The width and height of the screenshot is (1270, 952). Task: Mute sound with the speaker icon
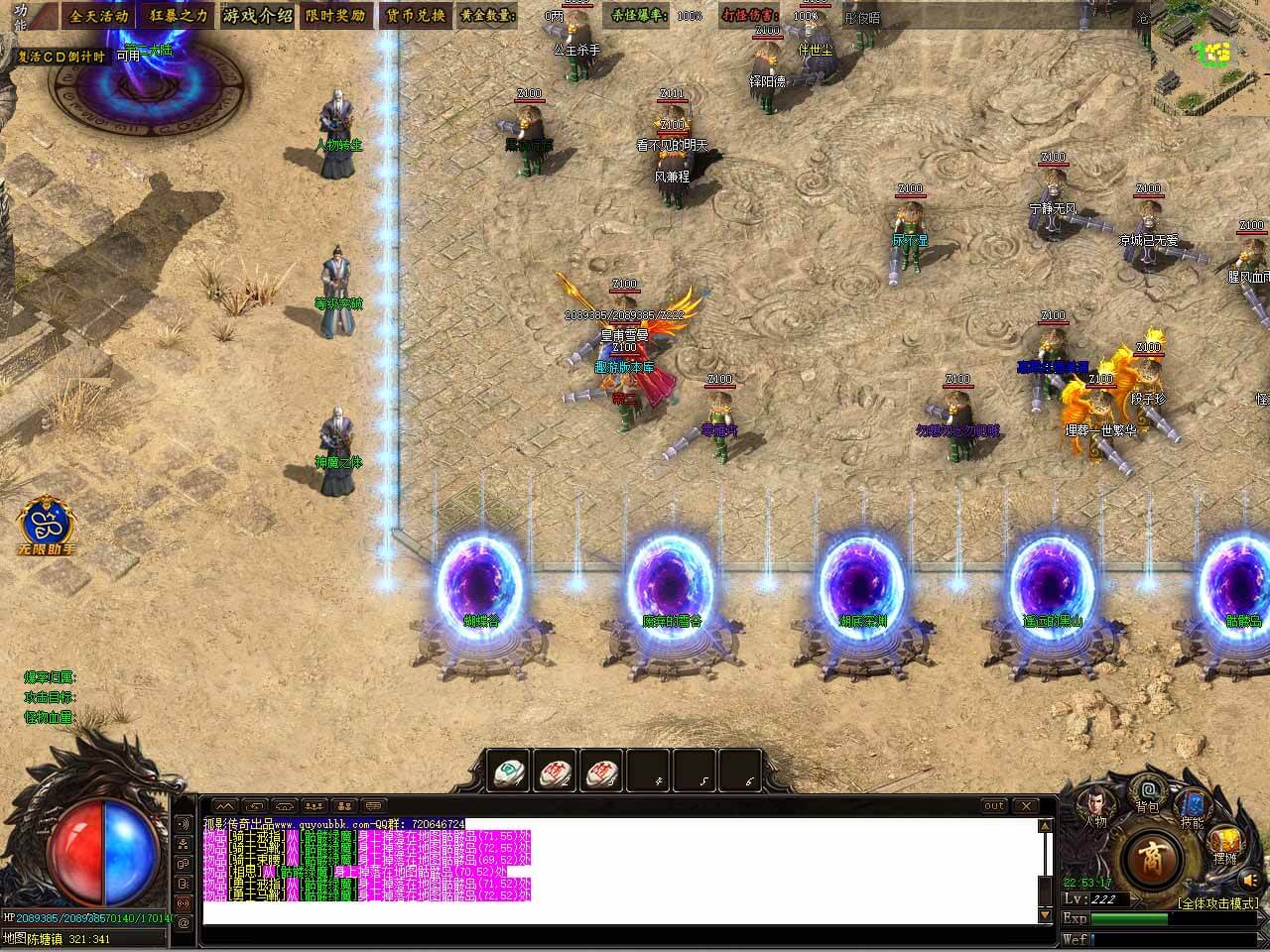click(1248, 880)
